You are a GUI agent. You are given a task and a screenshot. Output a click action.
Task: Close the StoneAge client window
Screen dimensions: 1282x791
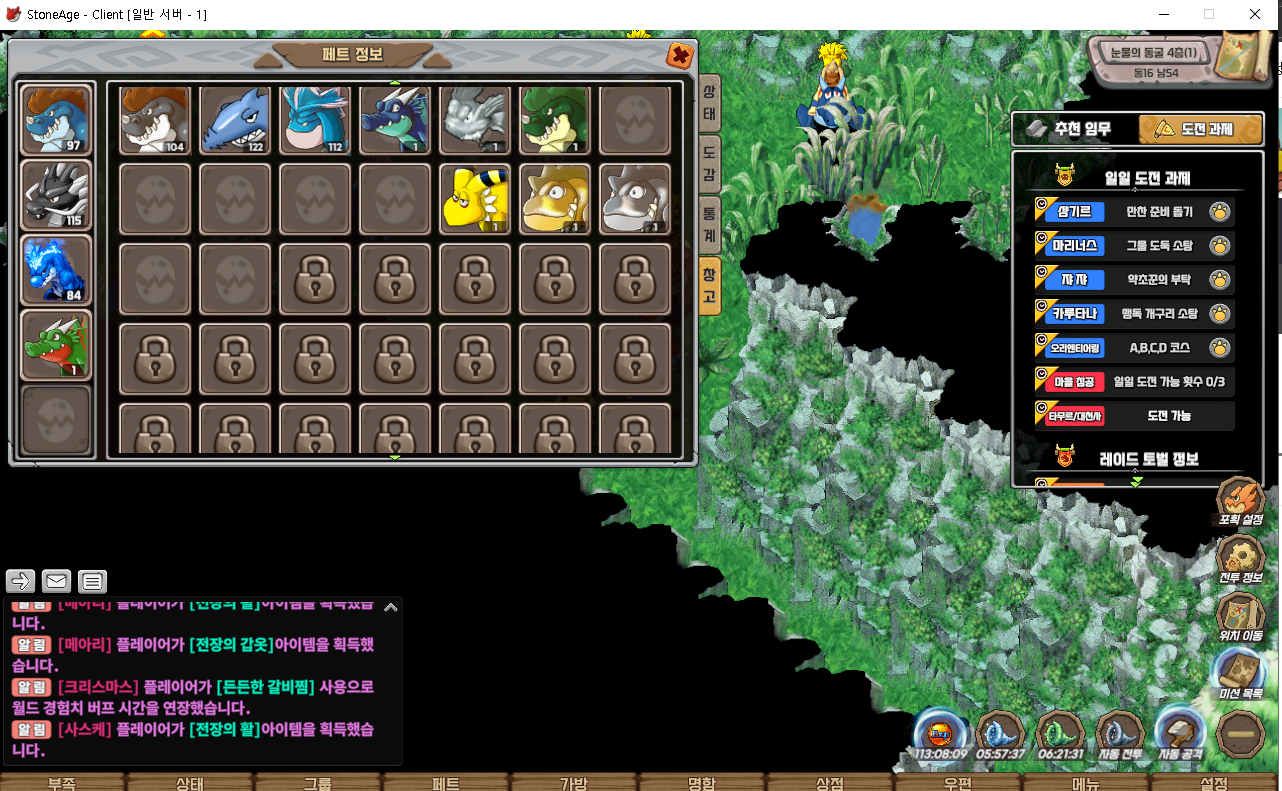click(1255, 14)
